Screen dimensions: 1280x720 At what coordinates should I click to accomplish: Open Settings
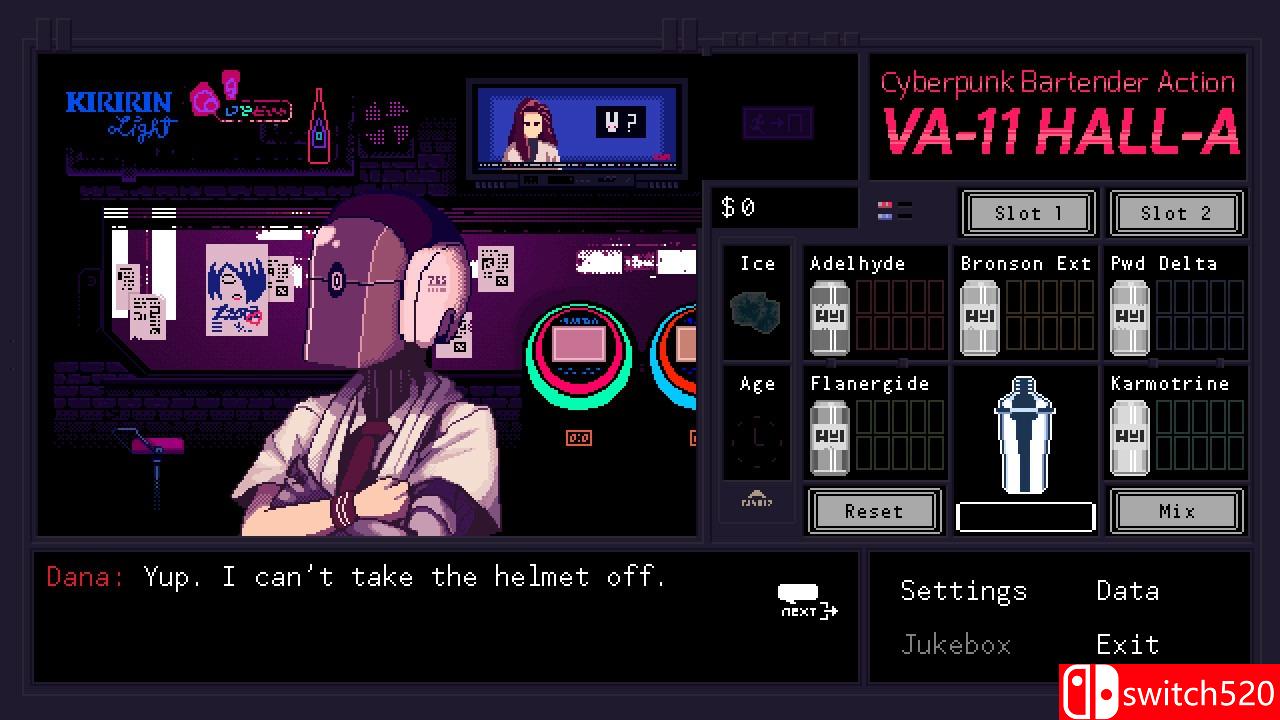(963, 591)
